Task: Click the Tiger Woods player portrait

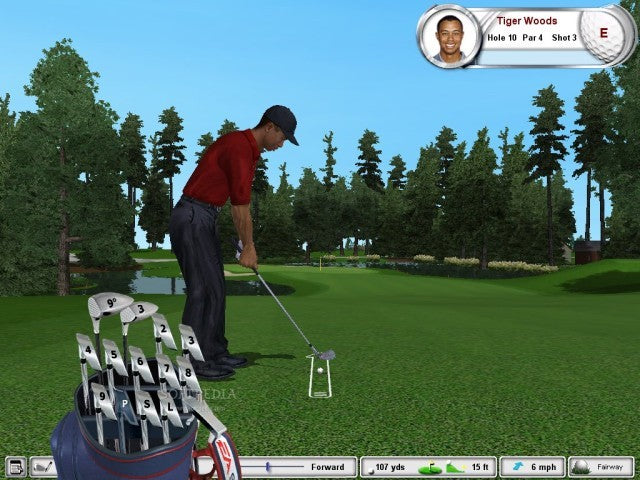Action: [449, 36]
